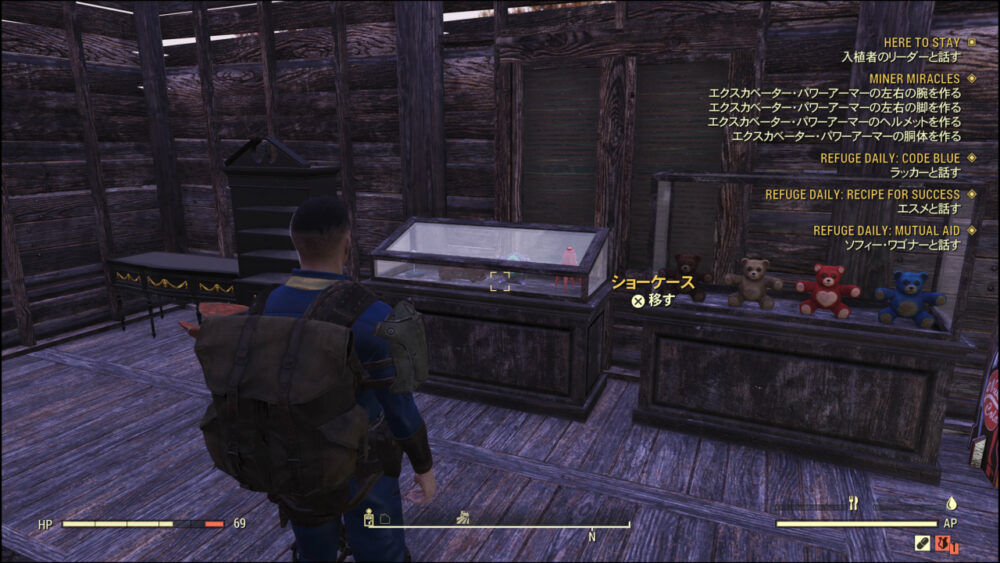The image size is (1000, 563).
Task: Click the square marker beside HERE TO STAY
Action: pos(970,43)
